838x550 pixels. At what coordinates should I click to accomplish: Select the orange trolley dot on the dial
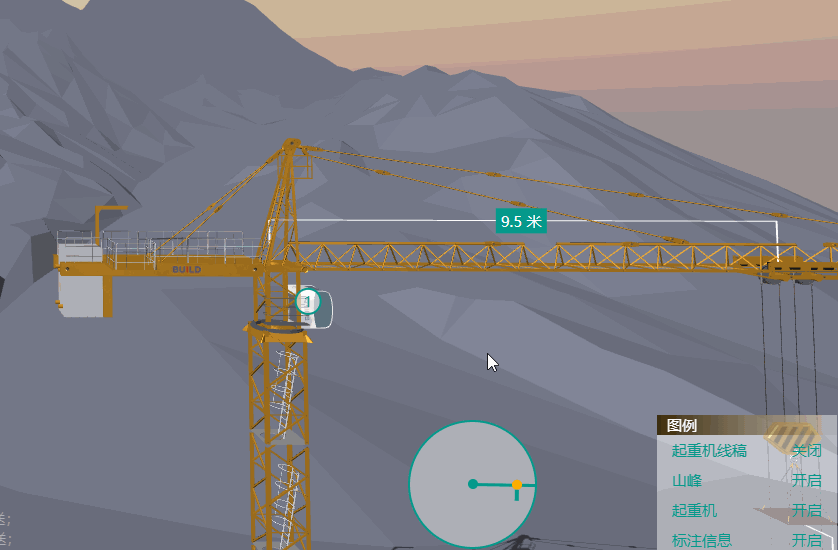[517, 485]
